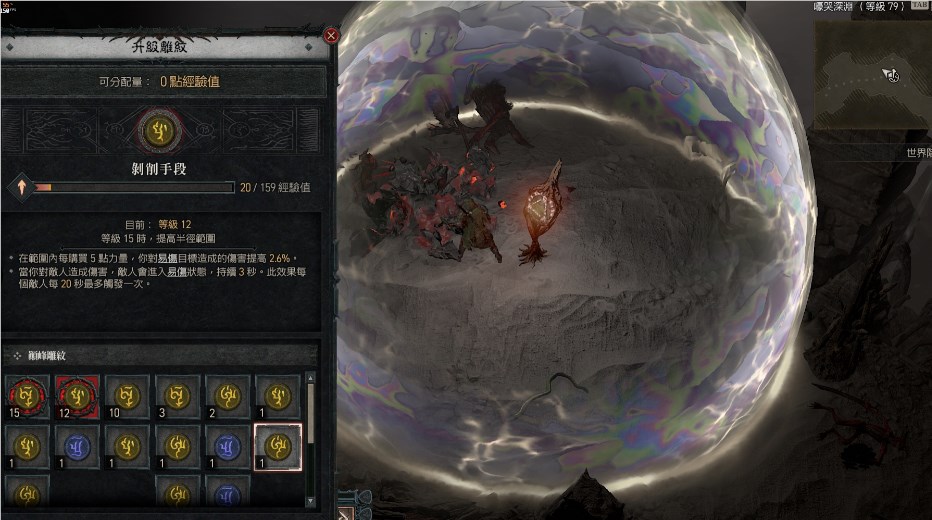Select the level 15 glyph slot
Viewport: 932px width, 520px height.
tap(26, 396)
